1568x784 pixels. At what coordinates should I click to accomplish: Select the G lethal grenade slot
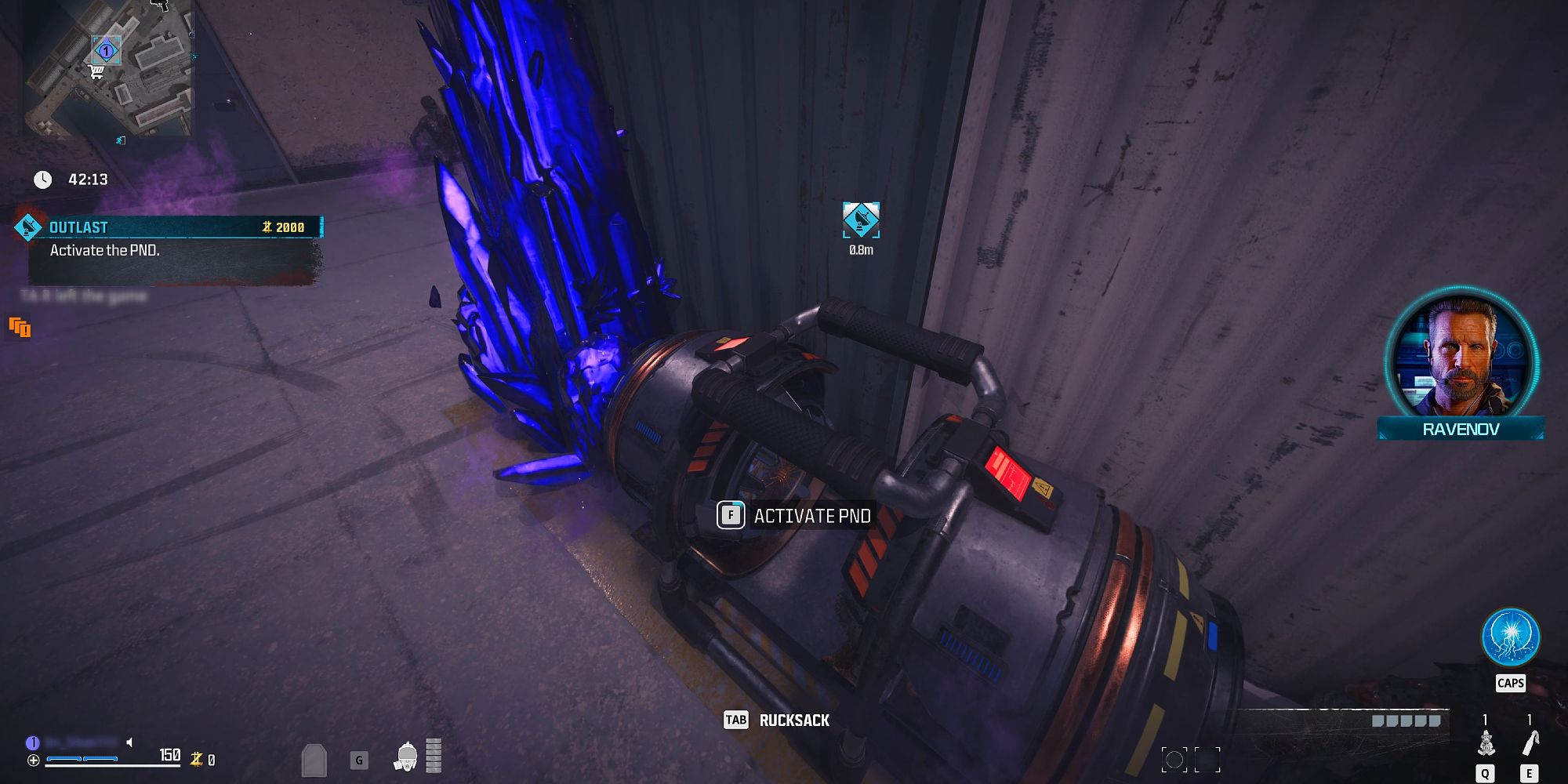click(x=359, y=759)
